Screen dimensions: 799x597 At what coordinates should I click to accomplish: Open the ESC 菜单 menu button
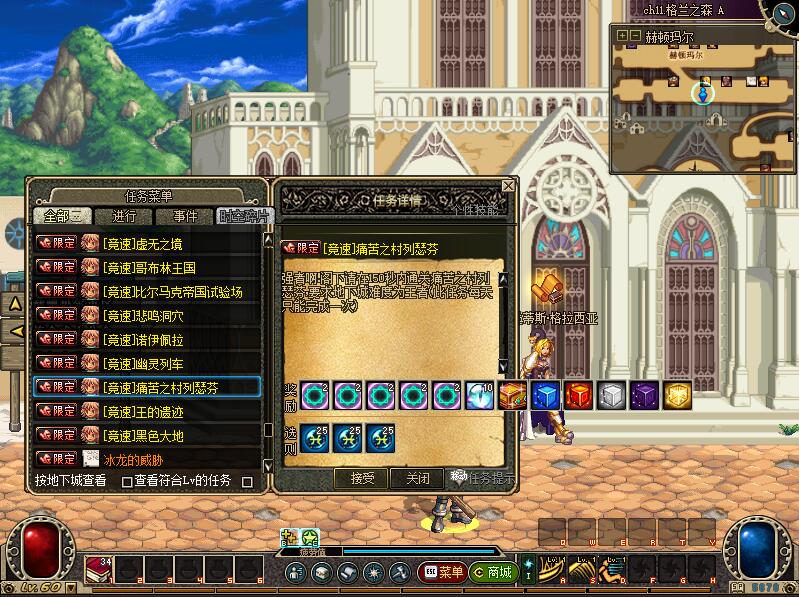[x=441, y=572]
